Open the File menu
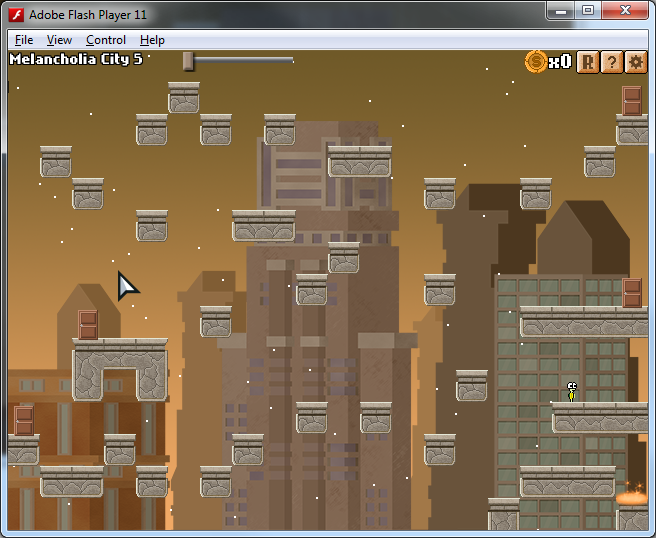656x538 pixels. [x=24, y=40]
